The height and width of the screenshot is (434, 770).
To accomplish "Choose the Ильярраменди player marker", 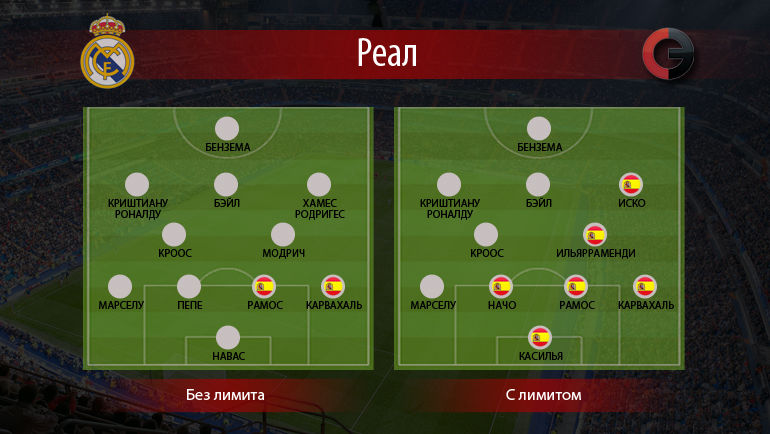I will [595, 235].
